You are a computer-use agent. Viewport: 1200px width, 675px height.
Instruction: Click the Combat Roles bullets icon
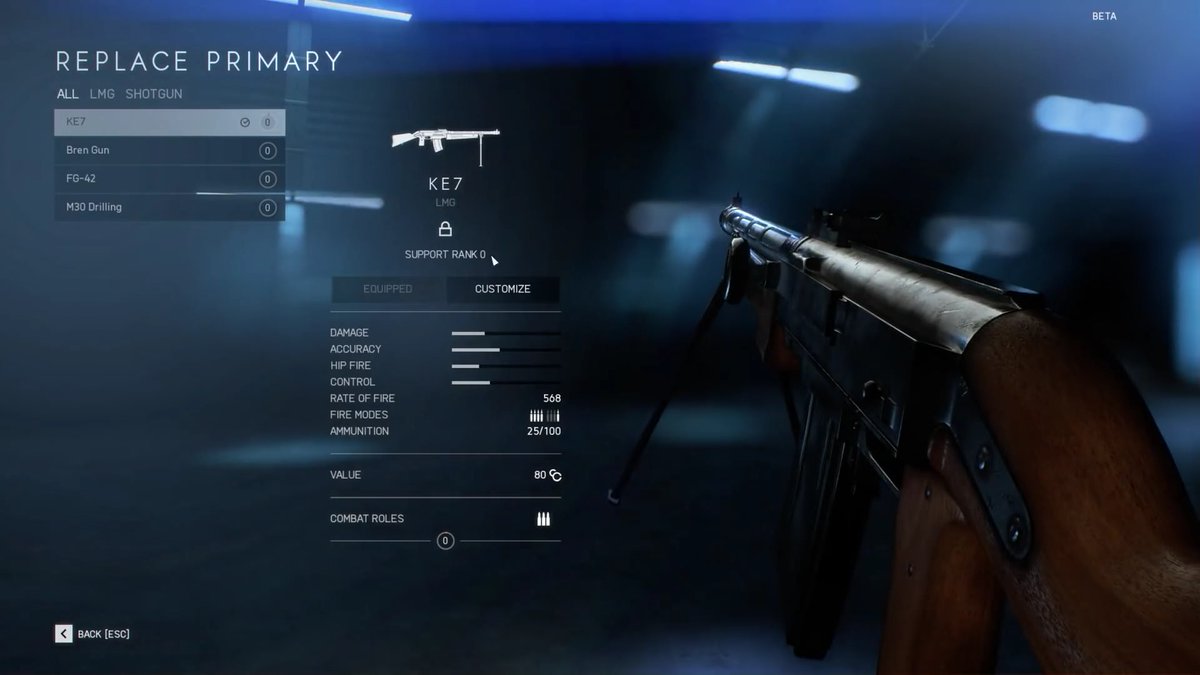(x=543, y=519)
